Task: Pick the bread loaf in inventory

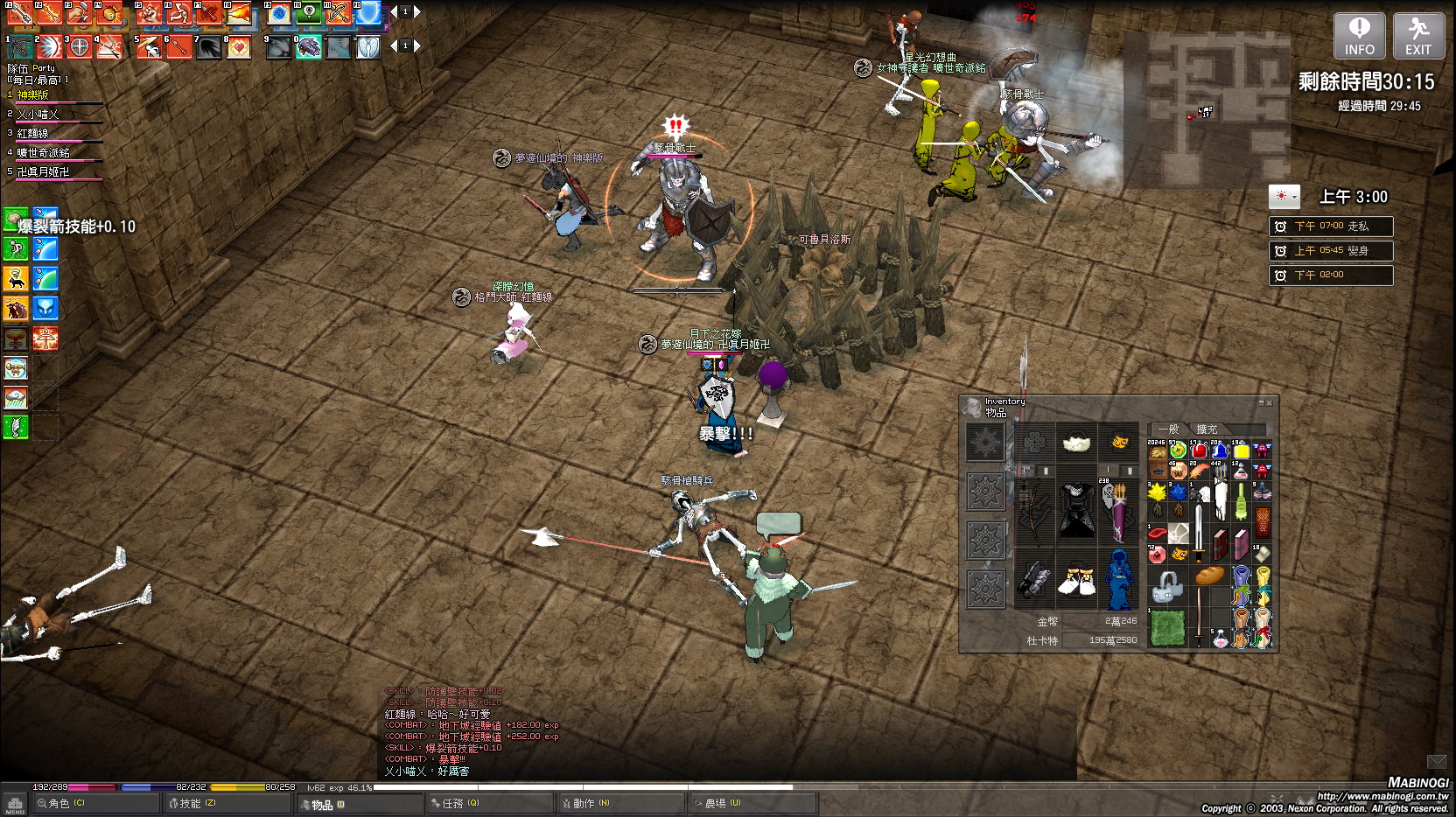Action: click(1210, 576)
